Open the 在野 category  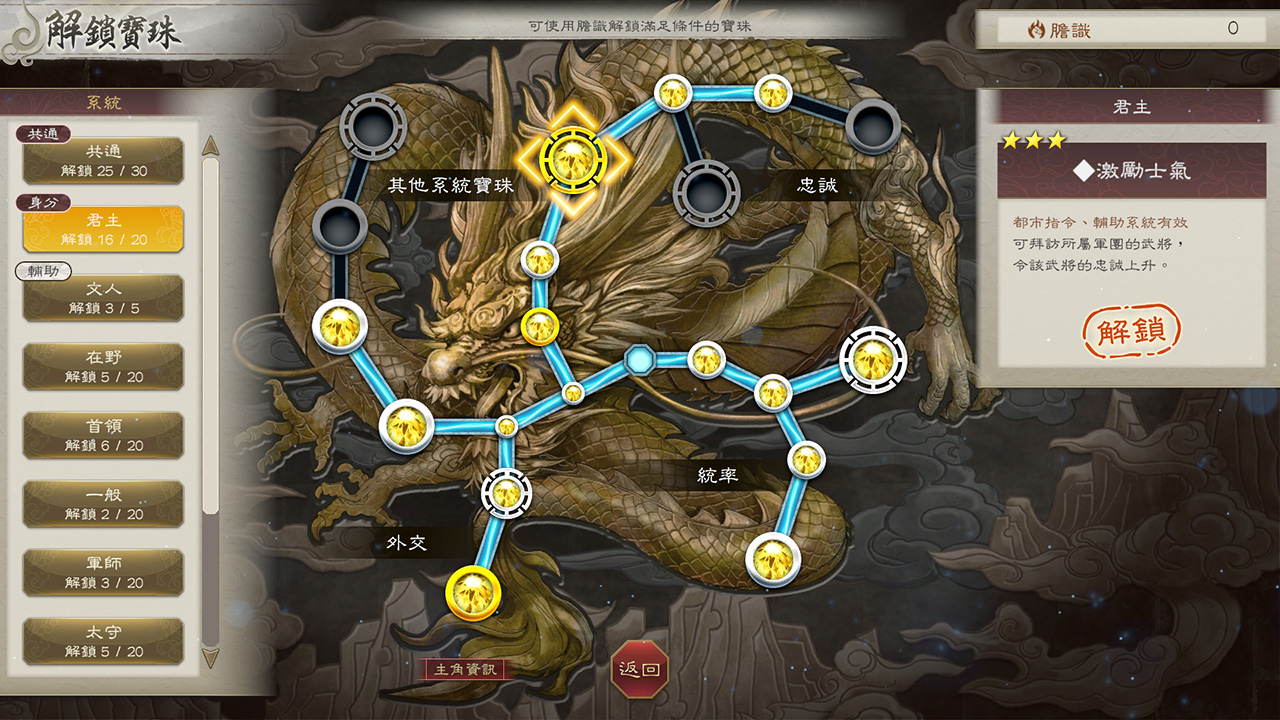103,366
